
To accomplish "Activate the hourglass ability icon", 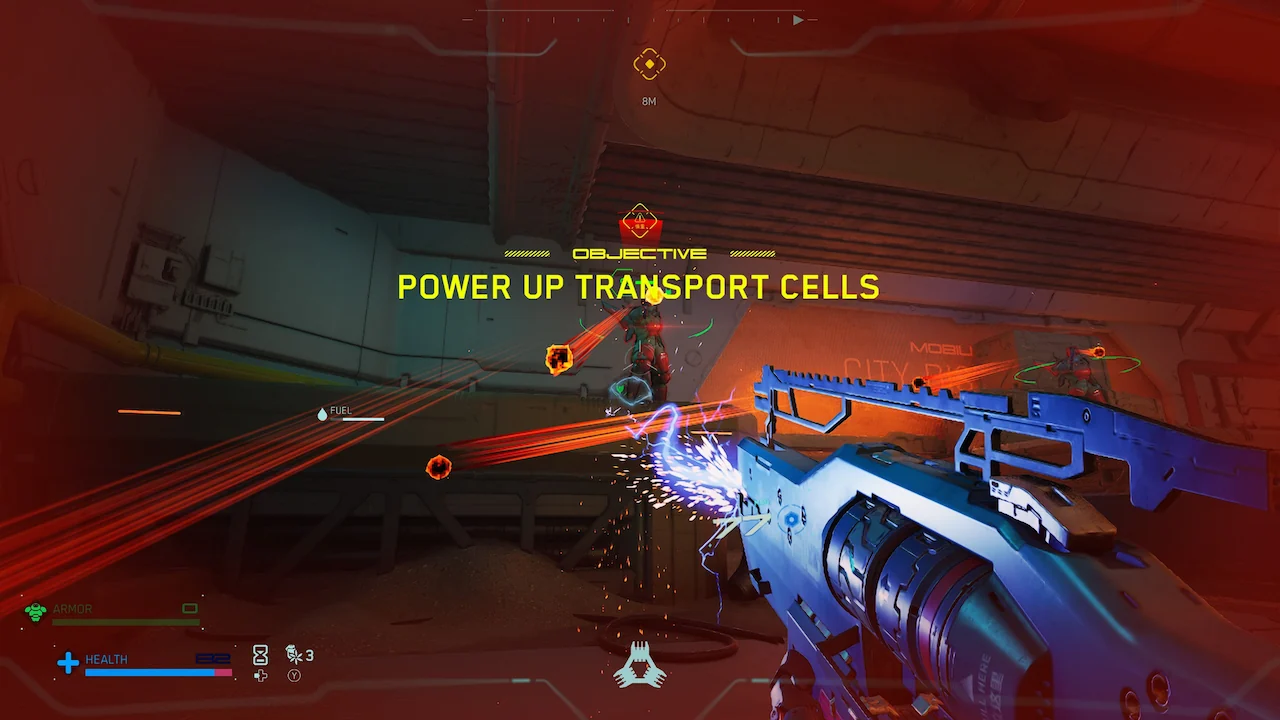I will pyautogui.click(x=260, y=654).
